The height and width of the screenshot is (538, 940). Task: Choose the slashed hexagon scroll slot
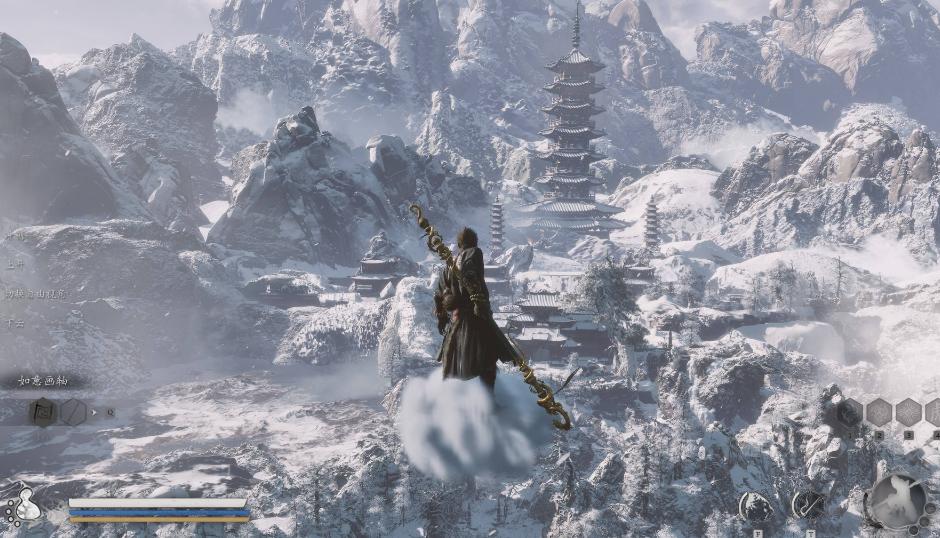tap(74, 411)
